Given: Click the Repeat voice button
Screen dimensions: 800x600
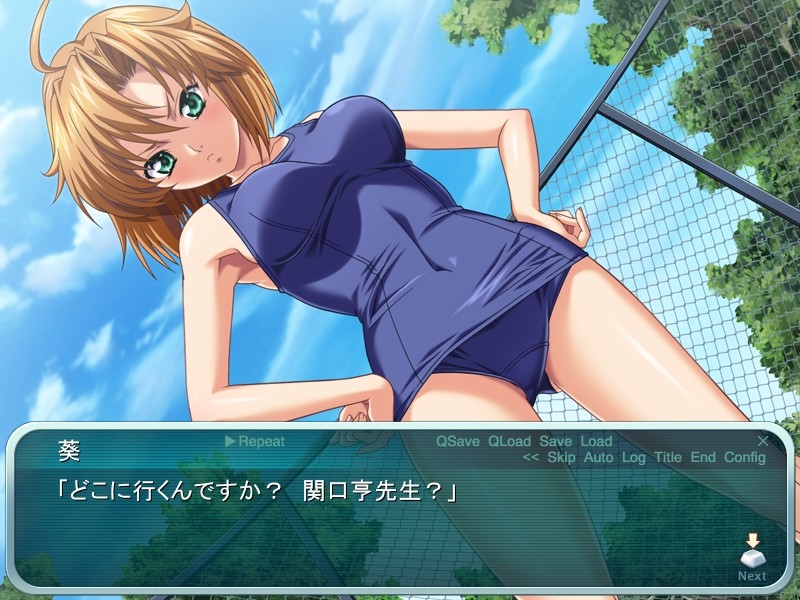Looking at the screenshot, I should coord(255,441).
